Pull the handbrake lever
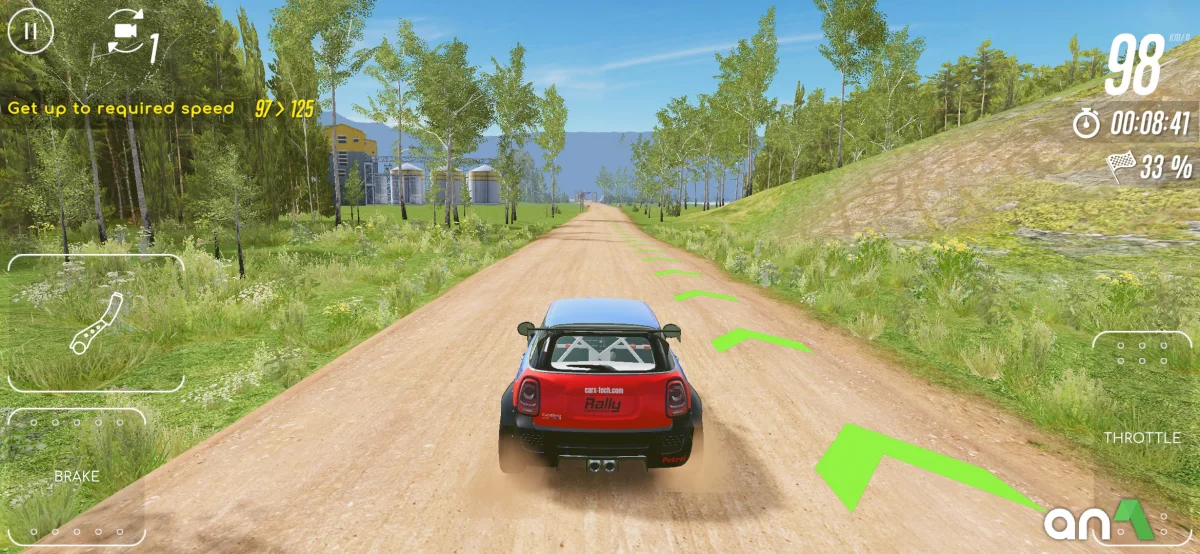Screen dimensions: 1200x554 96,323
